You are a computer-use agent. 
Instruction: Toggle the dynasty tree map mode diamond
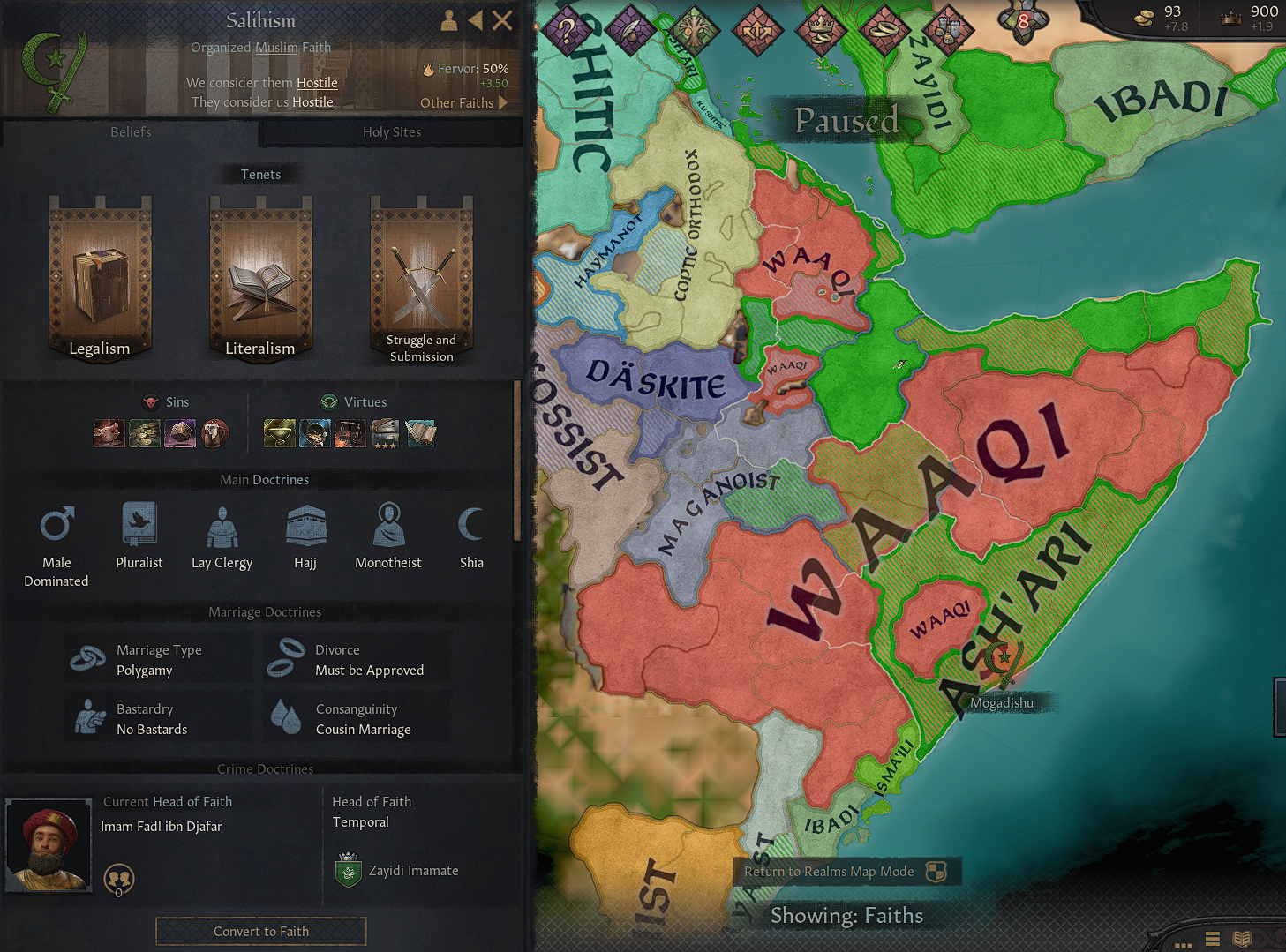tap(696, 26)
